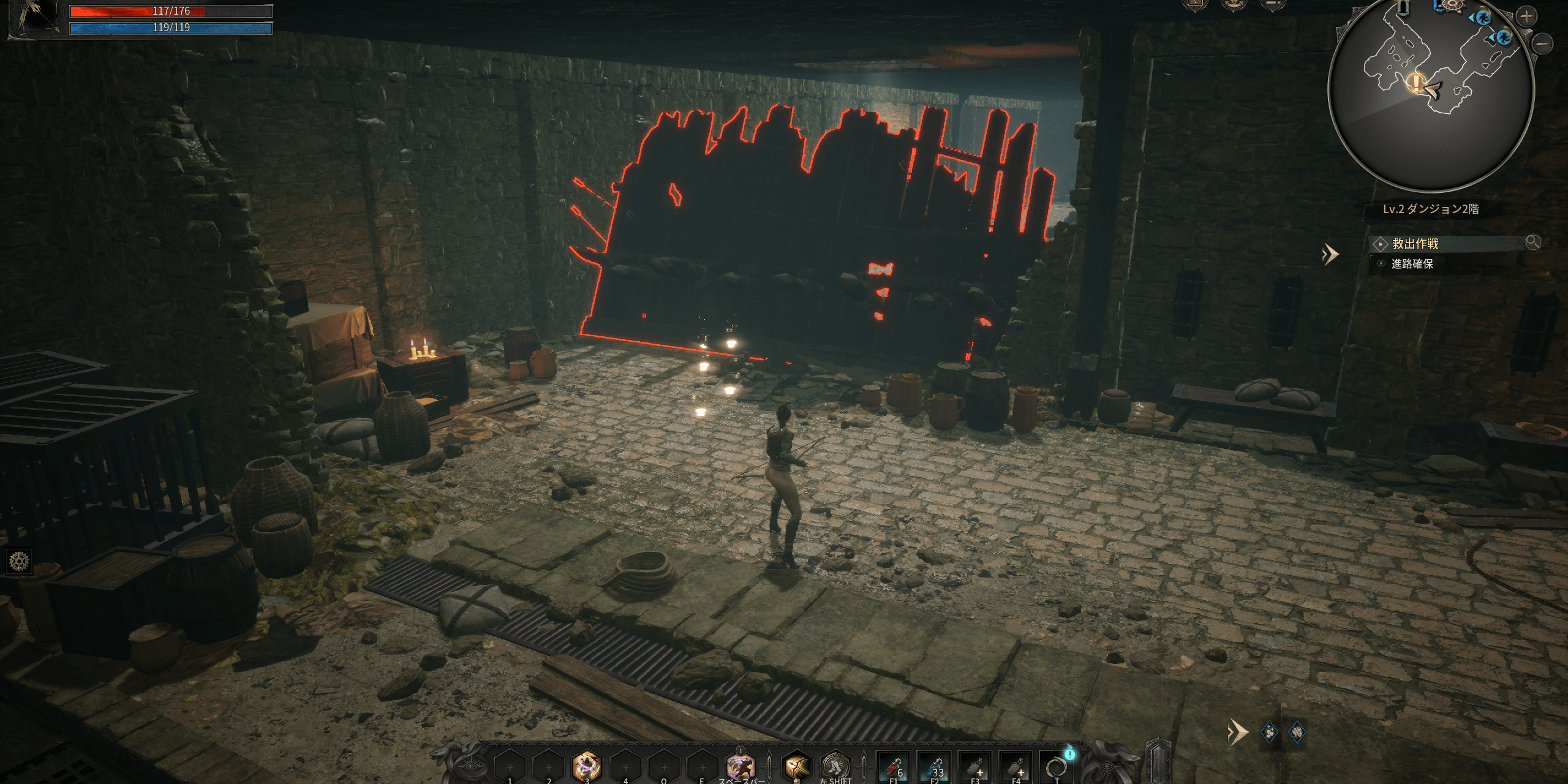Activate the whirling skill in slot 3
1568x784 pixels.
point(586,766)
